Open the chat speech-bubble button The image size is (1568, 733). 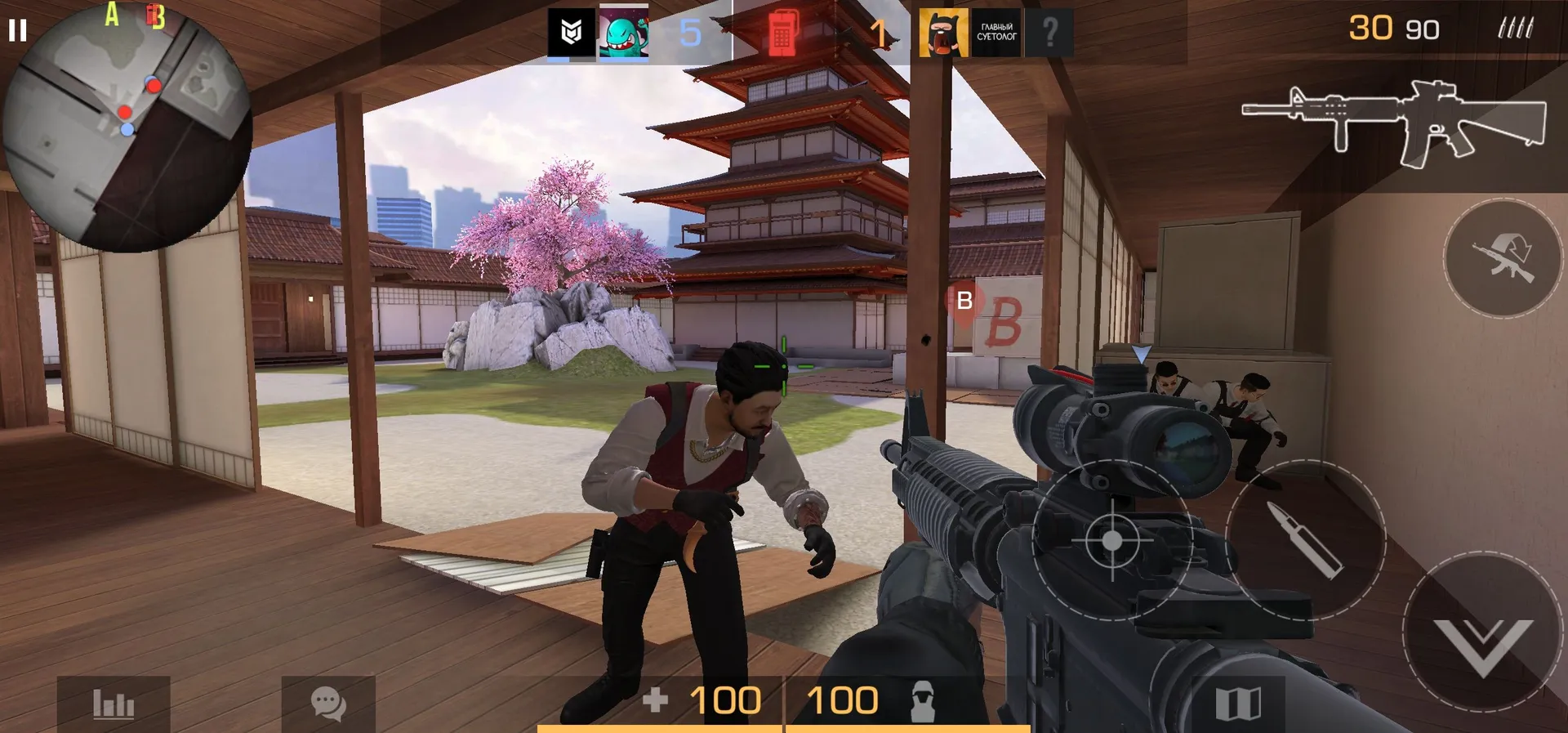[328, 704]
